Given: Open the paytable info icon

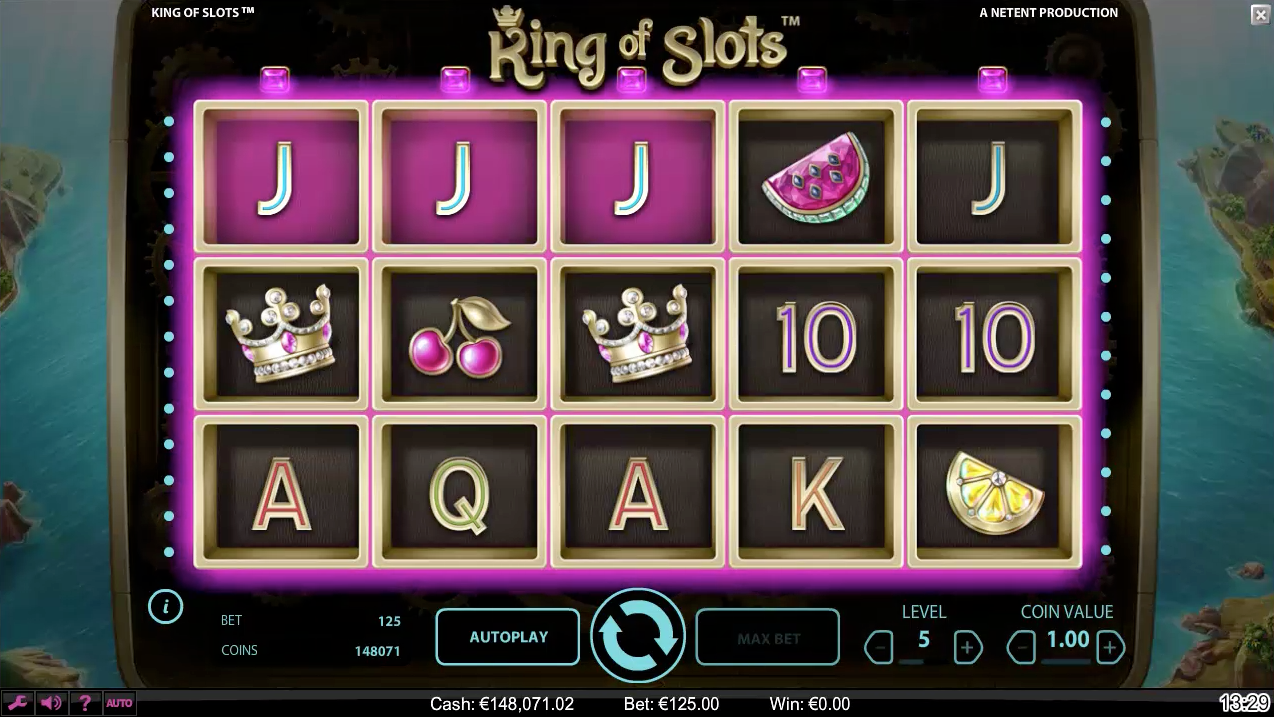Looking at the screenshot, I should point(166,606).
